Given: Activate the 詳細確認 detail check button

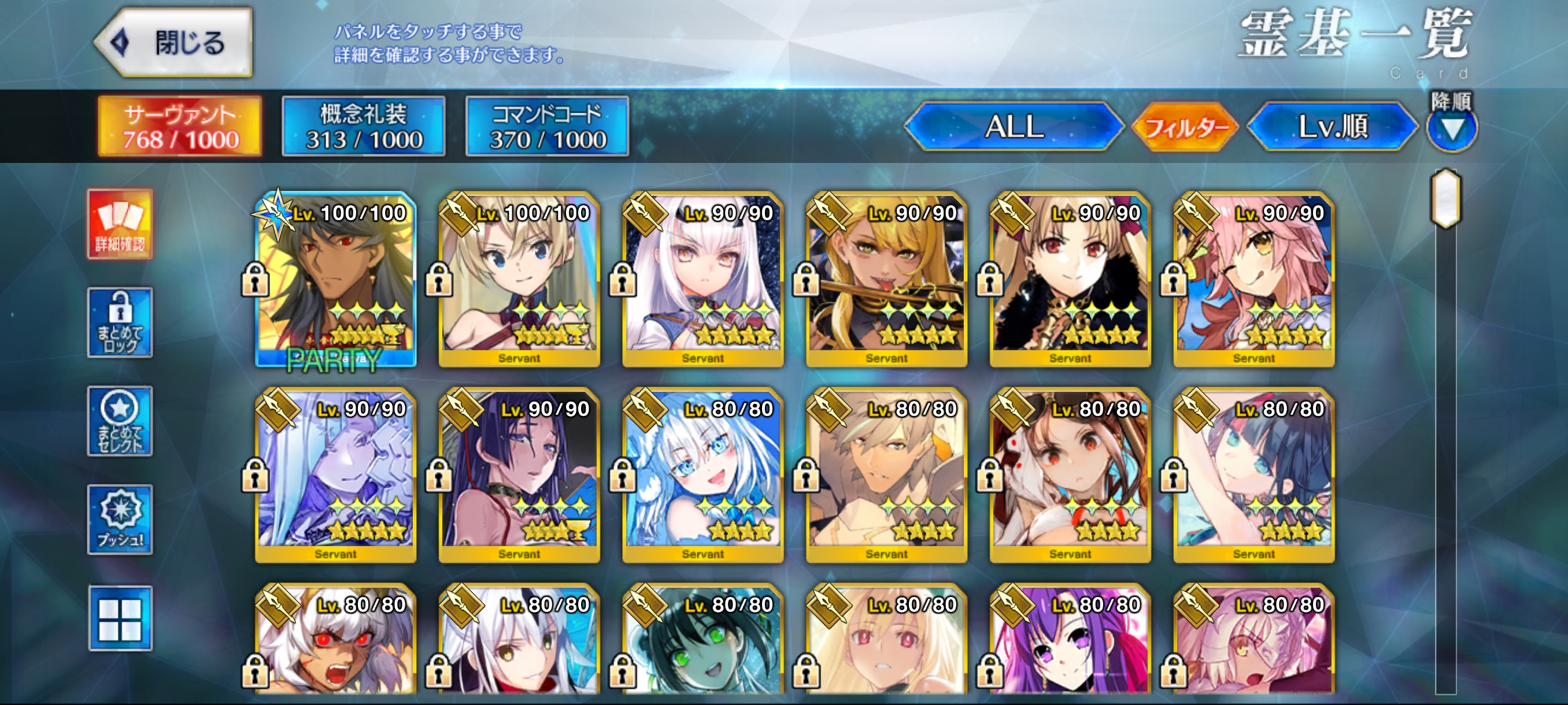Looking at the screenshot, I should [120, 224].
